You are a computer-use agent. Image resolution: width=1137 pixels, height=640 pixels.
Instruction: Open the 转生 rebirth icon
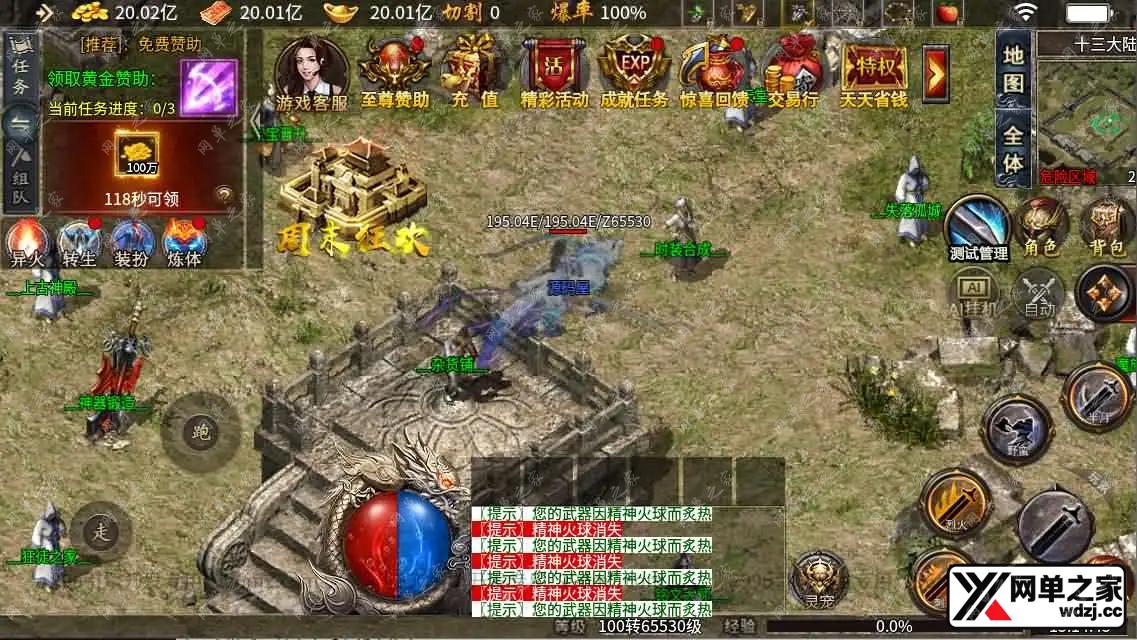[78, 241]
